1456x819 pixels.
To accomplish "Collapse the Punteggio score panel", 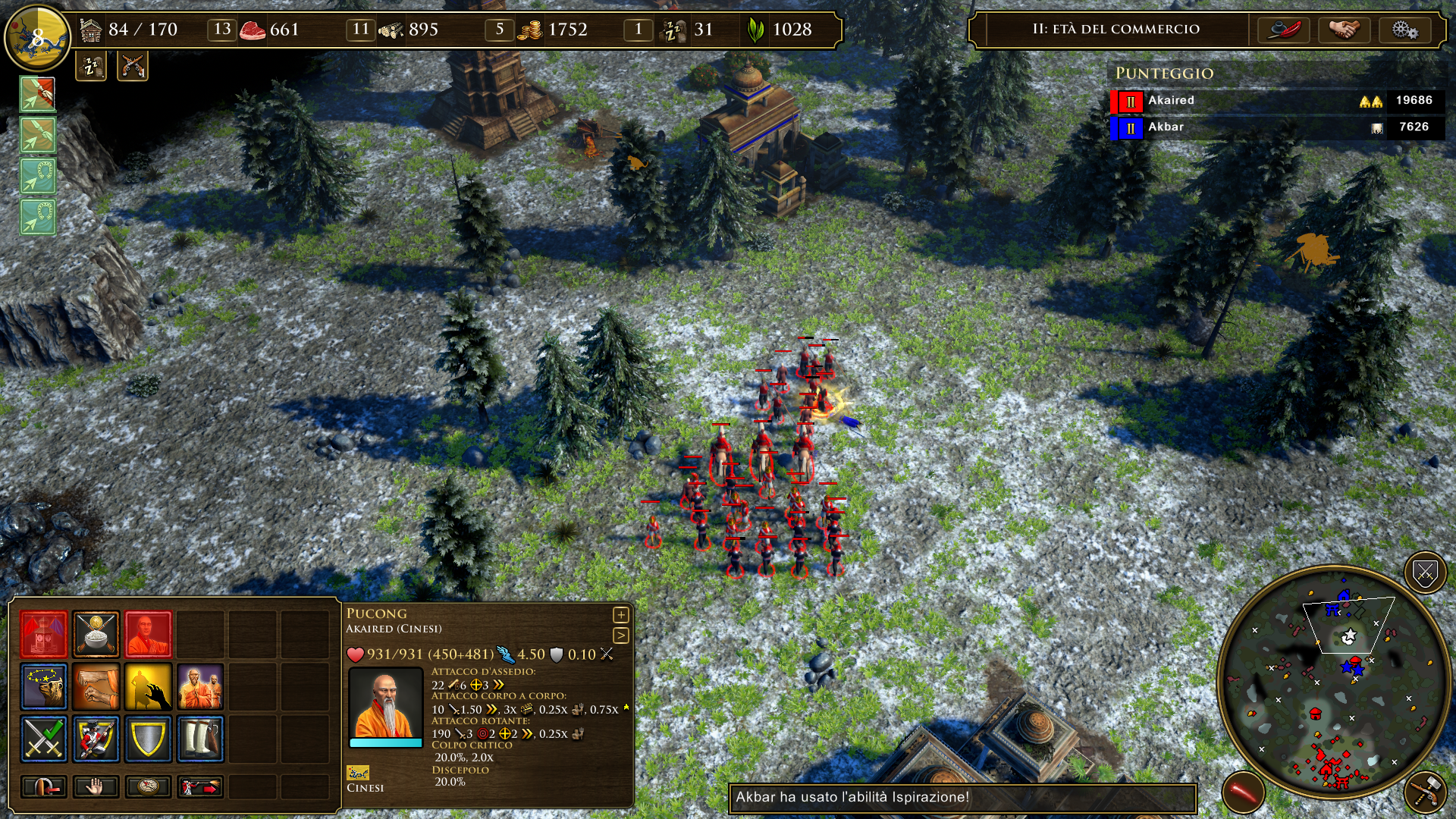I will [x=1166, y=74].
